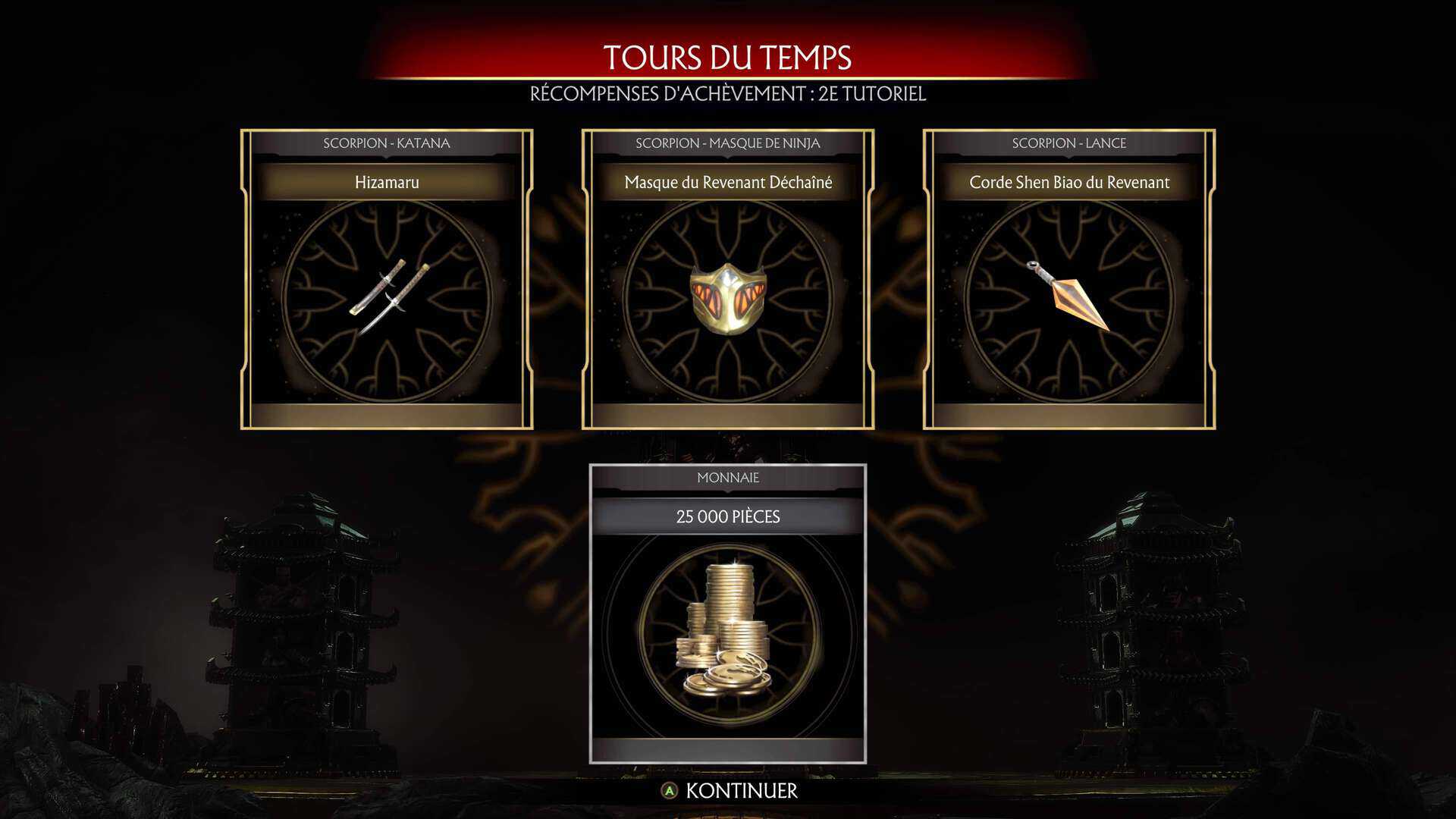The height and width of the screenshot is (819, 1456).
Task: Choose the Masque du Revenant Déchaîné card
Action: (x=728, y=279)
